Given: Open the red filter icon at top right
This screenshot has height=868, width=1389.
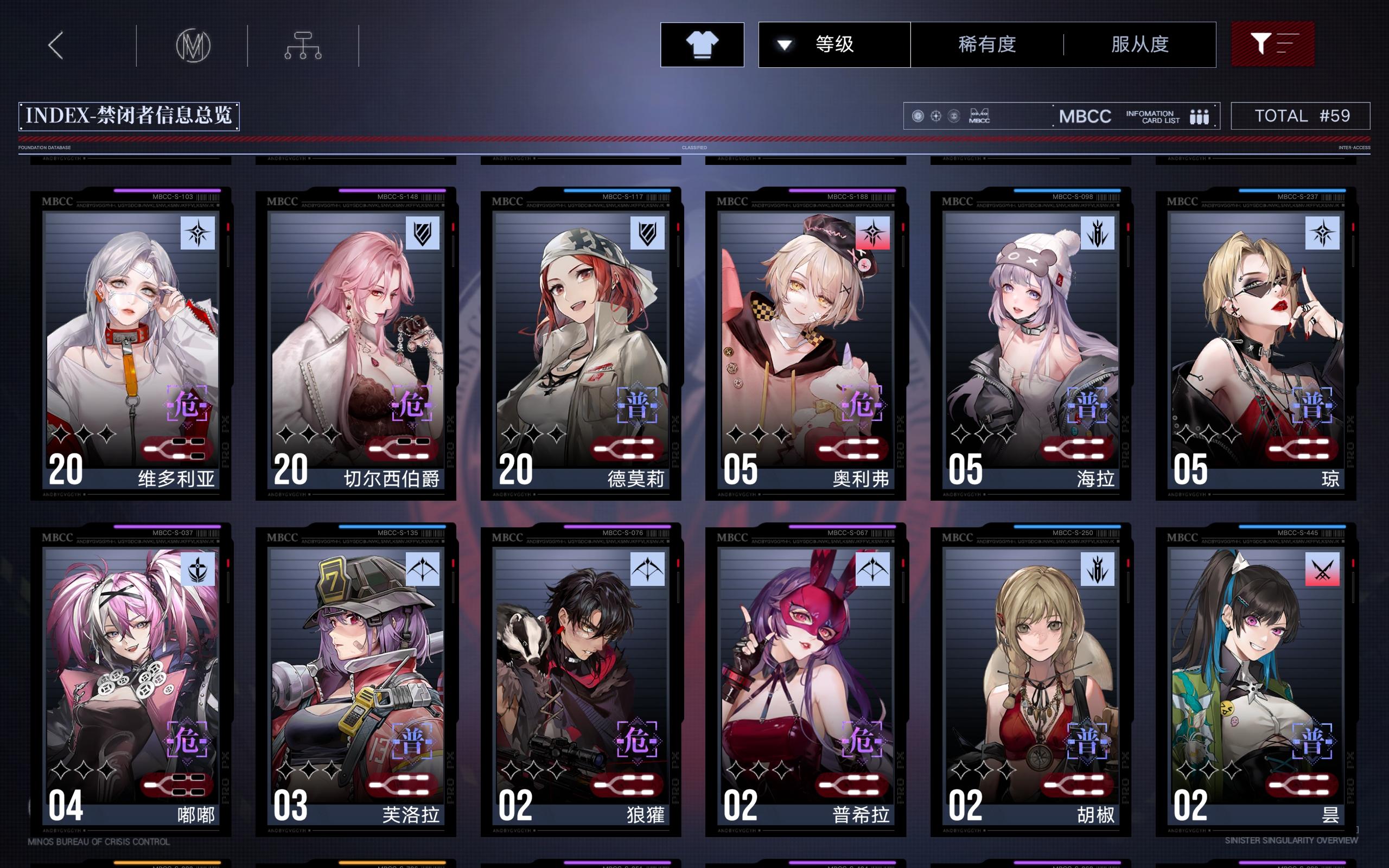Looking at the screenshot, I should pos(1272,44).
